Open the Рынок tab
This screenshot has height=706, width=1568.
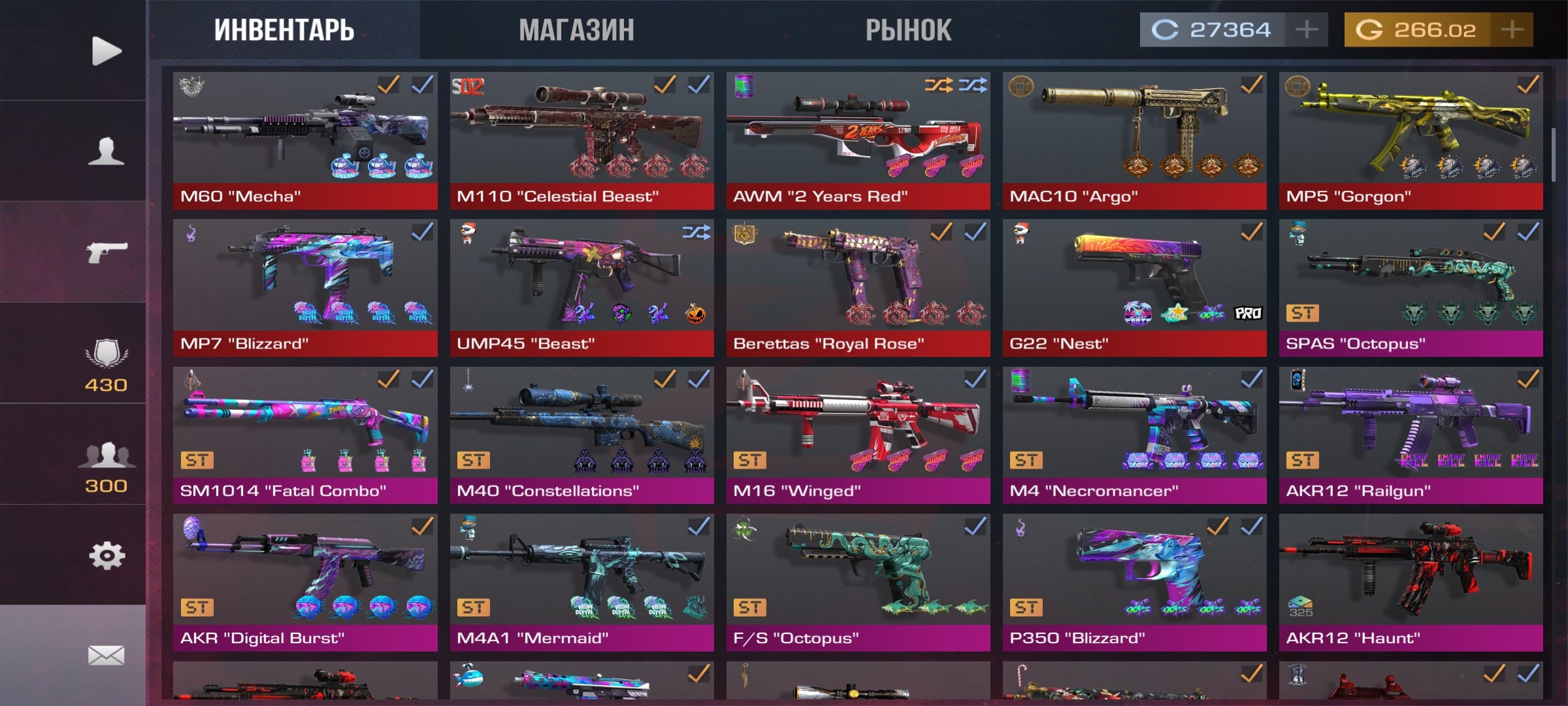click(908, 30)
